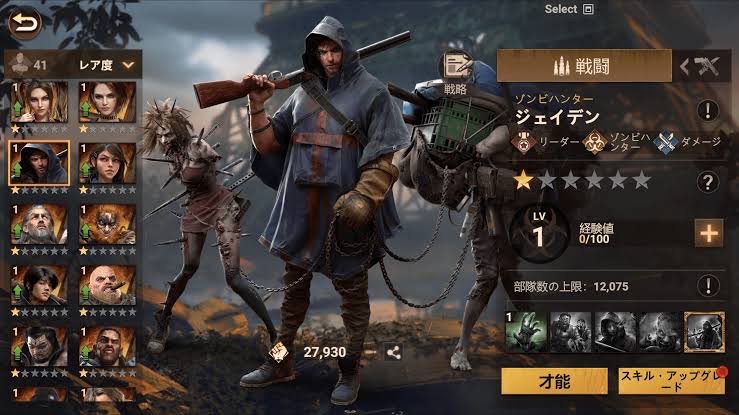View the gold-framed rifleman skill icon
This screenshot has width=739, height=415.
coord(703,332)
